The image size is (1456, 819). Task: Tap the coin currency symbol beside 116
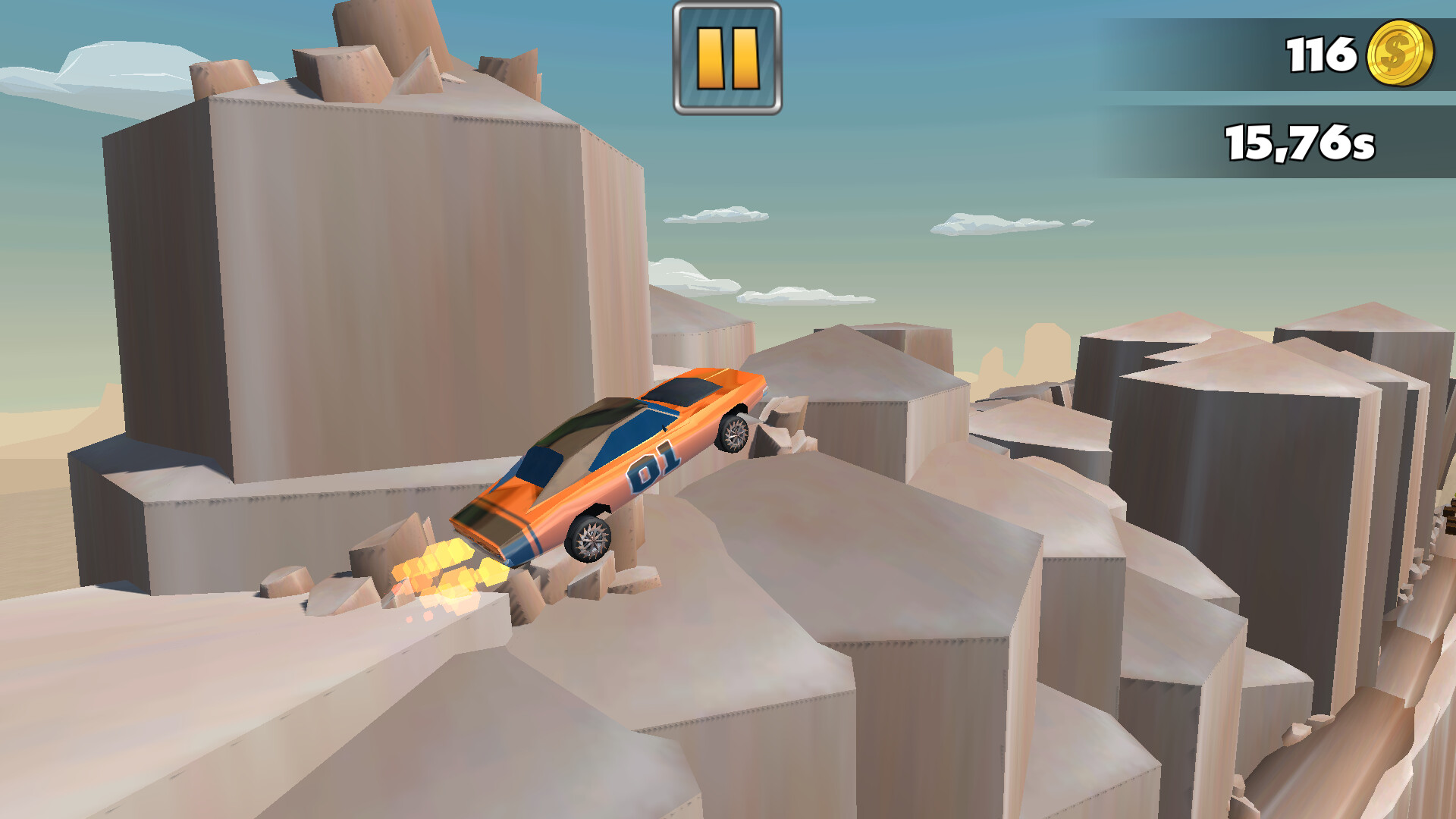click(x=1399, y=53)
